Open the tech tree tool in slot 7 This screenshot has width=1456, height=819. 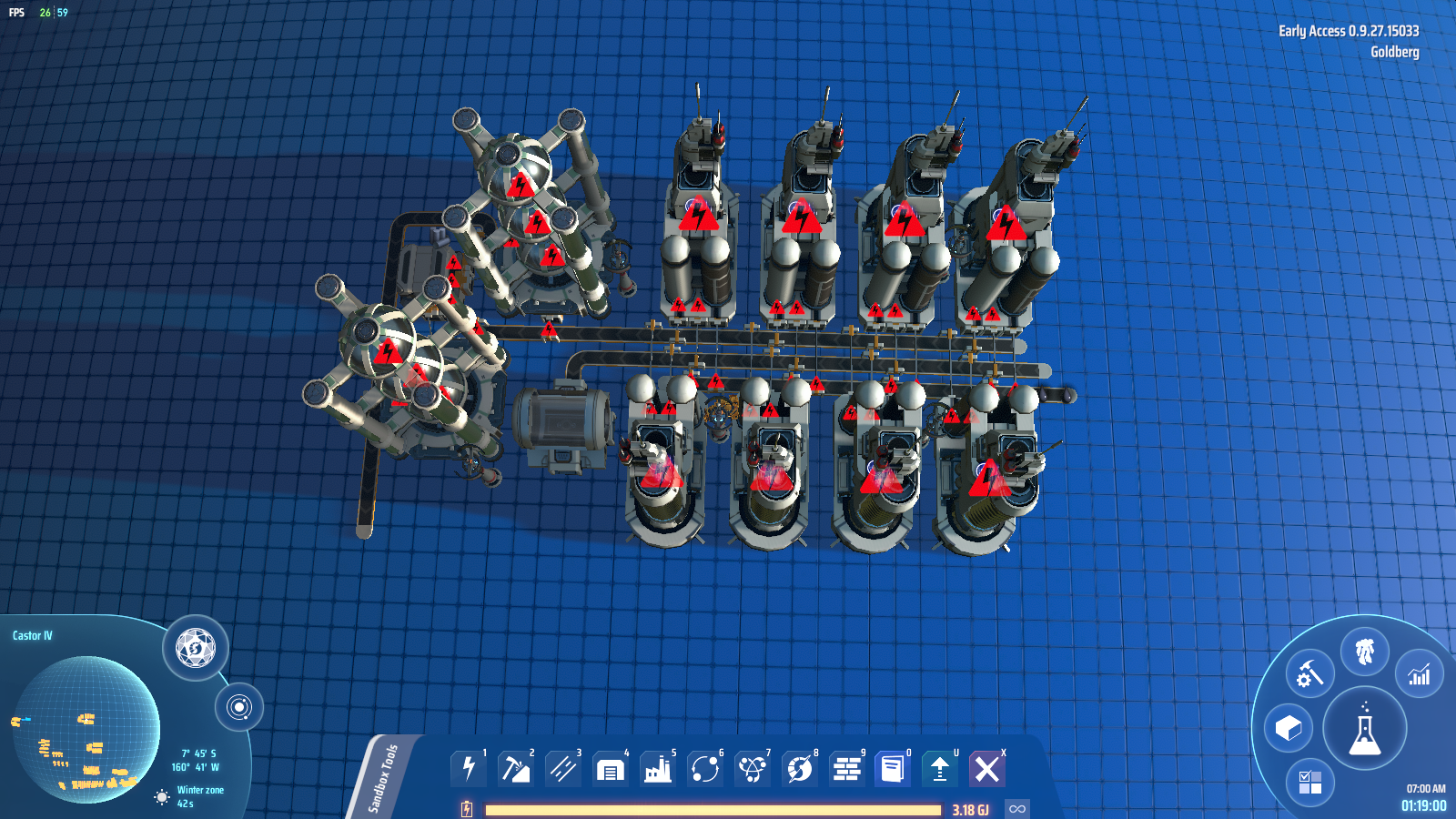(753, 769)
